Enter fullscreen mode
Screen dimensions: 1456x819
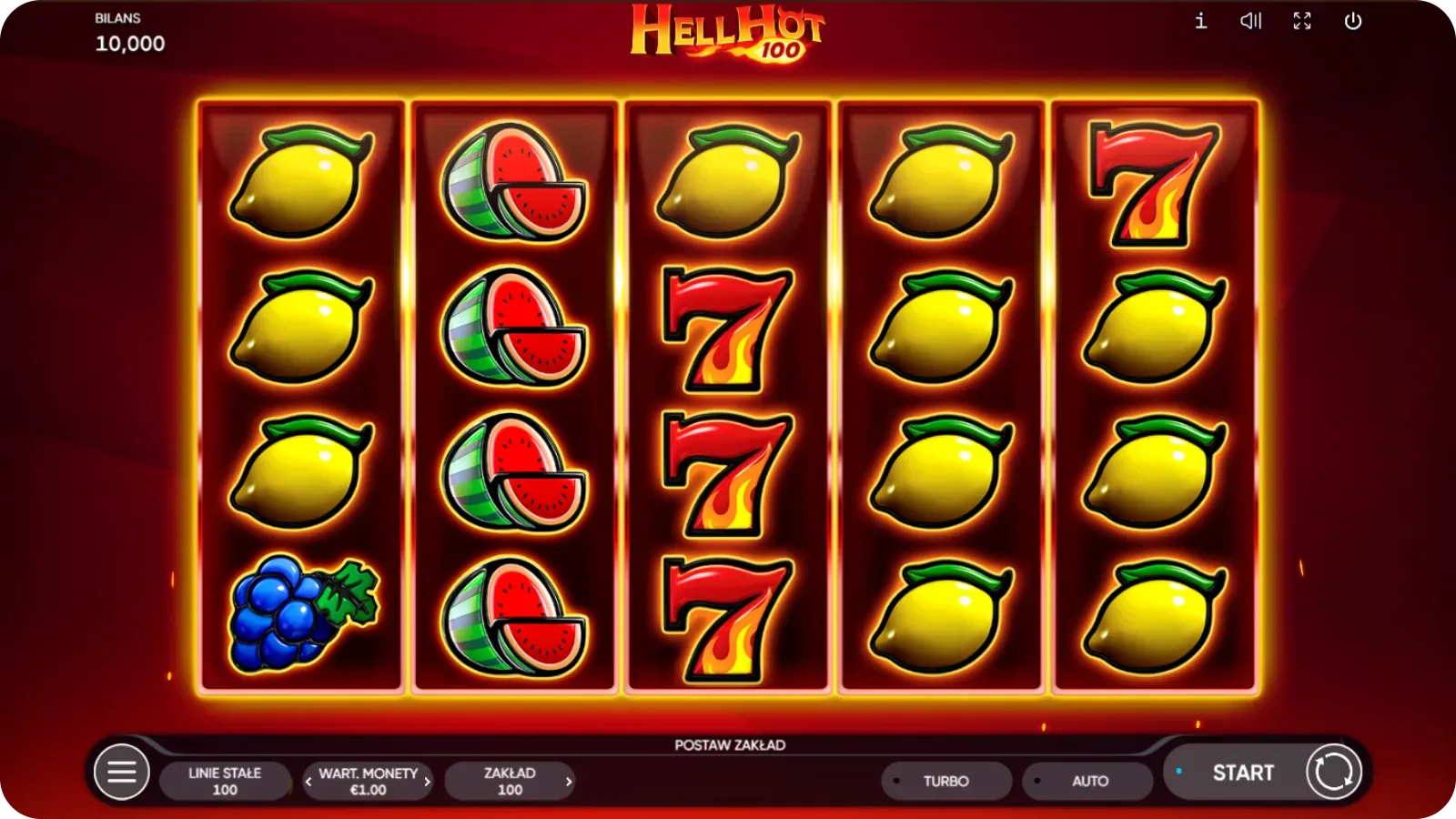[x=1302, y=21]
